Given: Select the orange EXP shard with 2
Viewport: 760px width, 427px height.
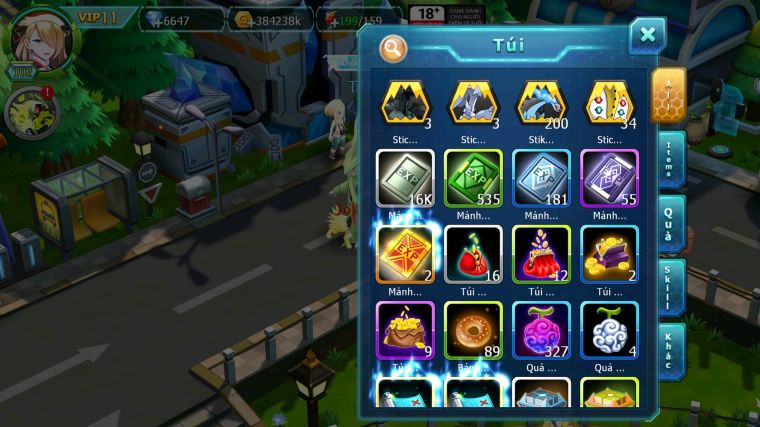Looking at the screenshot, I should pyautogui.click(x=404, y=255).
